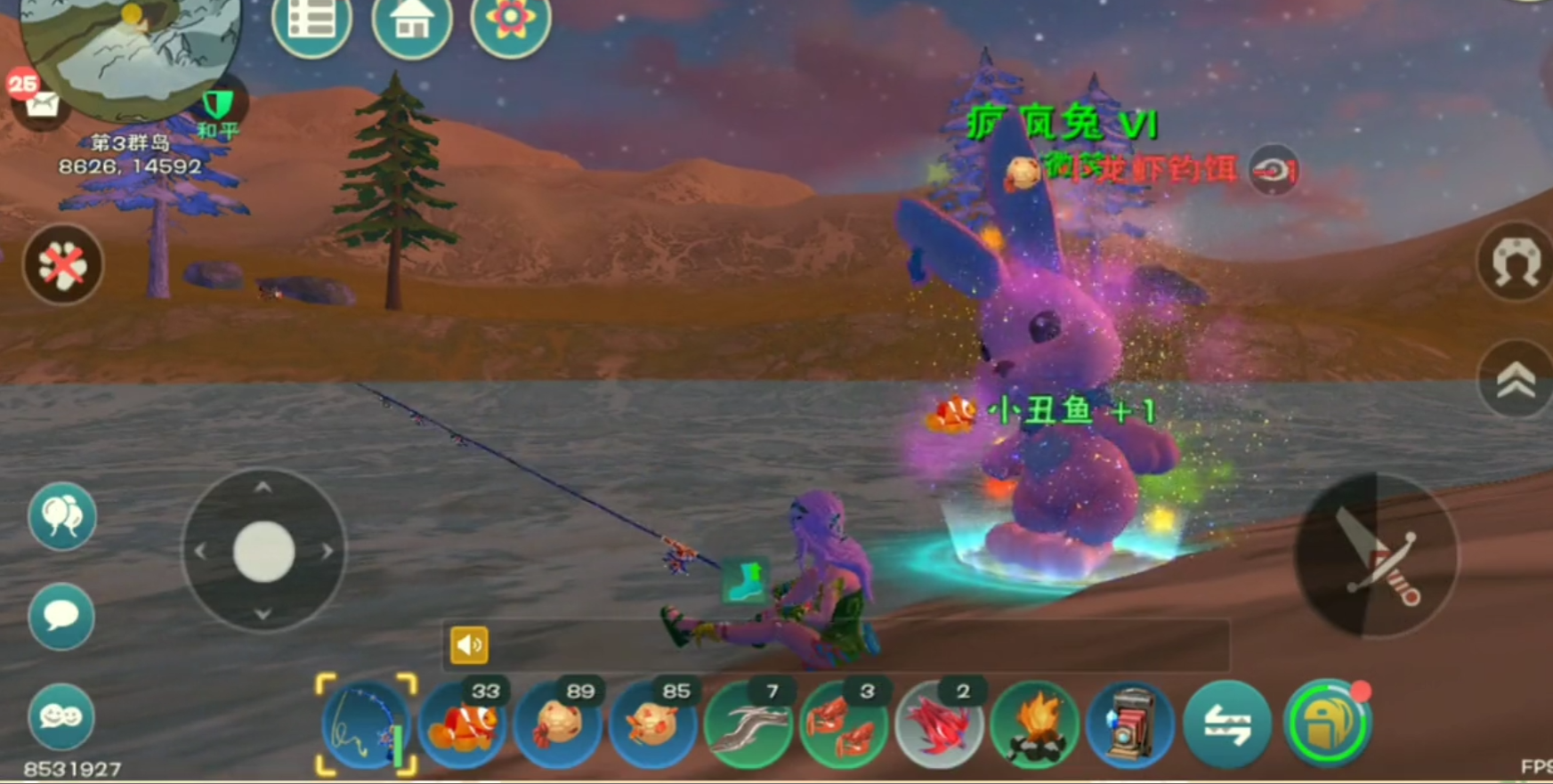Select the bait slot with 89
The width and height of the screenshot is (1553, 784).
click(x=558, y=724)
